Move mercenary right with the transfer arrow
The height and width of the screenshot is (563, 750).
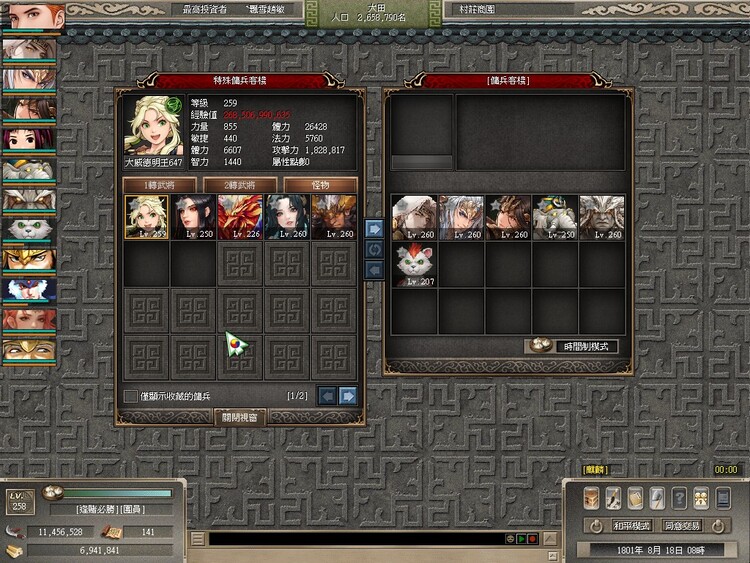coord(374,227)
